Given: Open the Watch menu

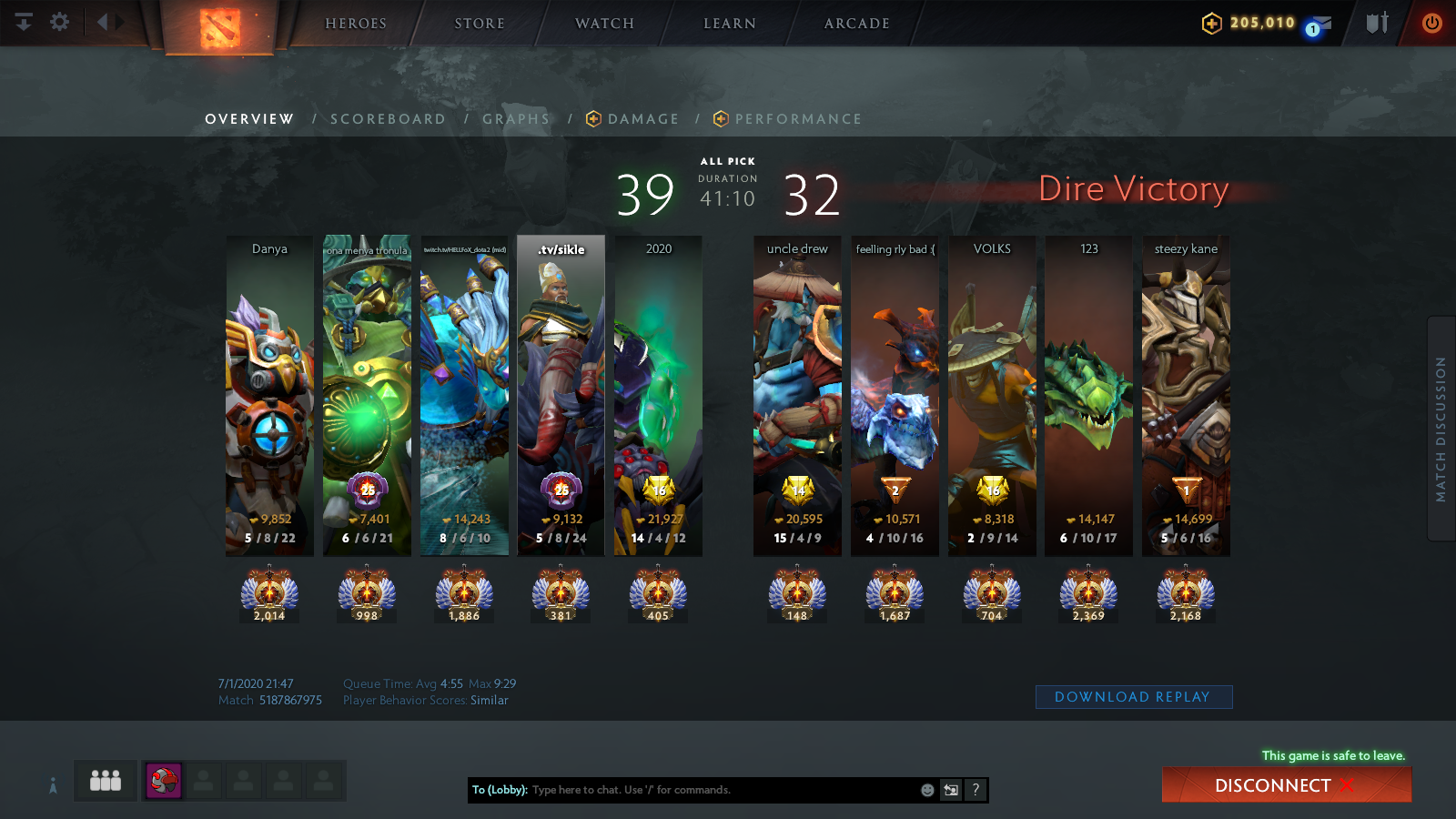Looking at the screenshot, I should tap(604, 24).
